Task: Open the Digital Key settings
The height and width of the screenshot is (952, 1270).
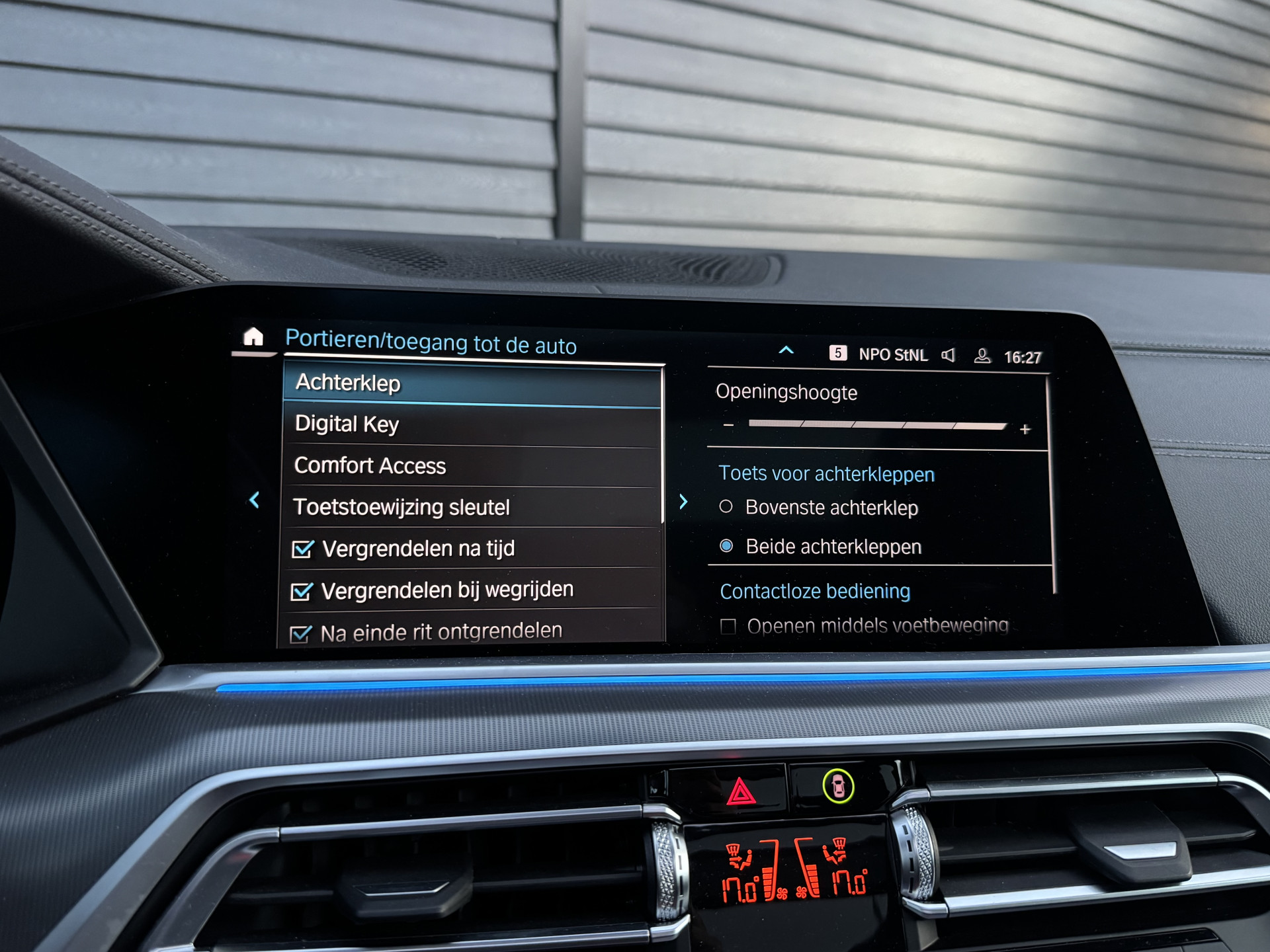Action: point(472,424)
